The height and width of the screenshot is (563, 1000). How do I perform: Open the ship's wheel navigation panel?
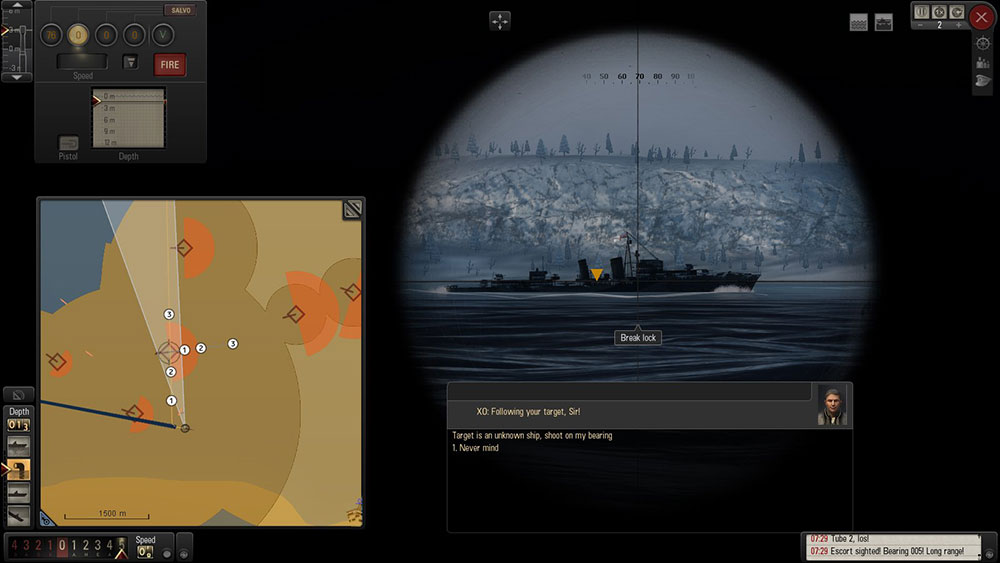click(x=982, y=43)
